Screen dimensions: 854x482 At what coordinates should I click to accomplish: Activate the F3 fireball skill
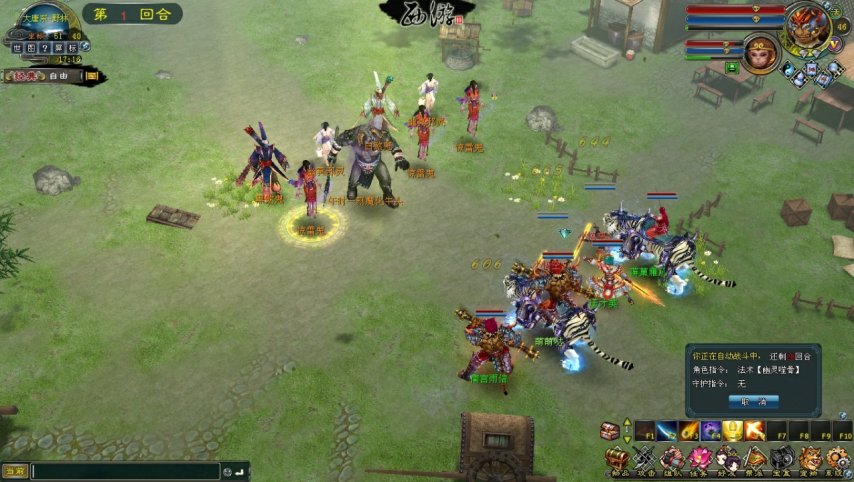pyautogui.click(x=689, y=431)
